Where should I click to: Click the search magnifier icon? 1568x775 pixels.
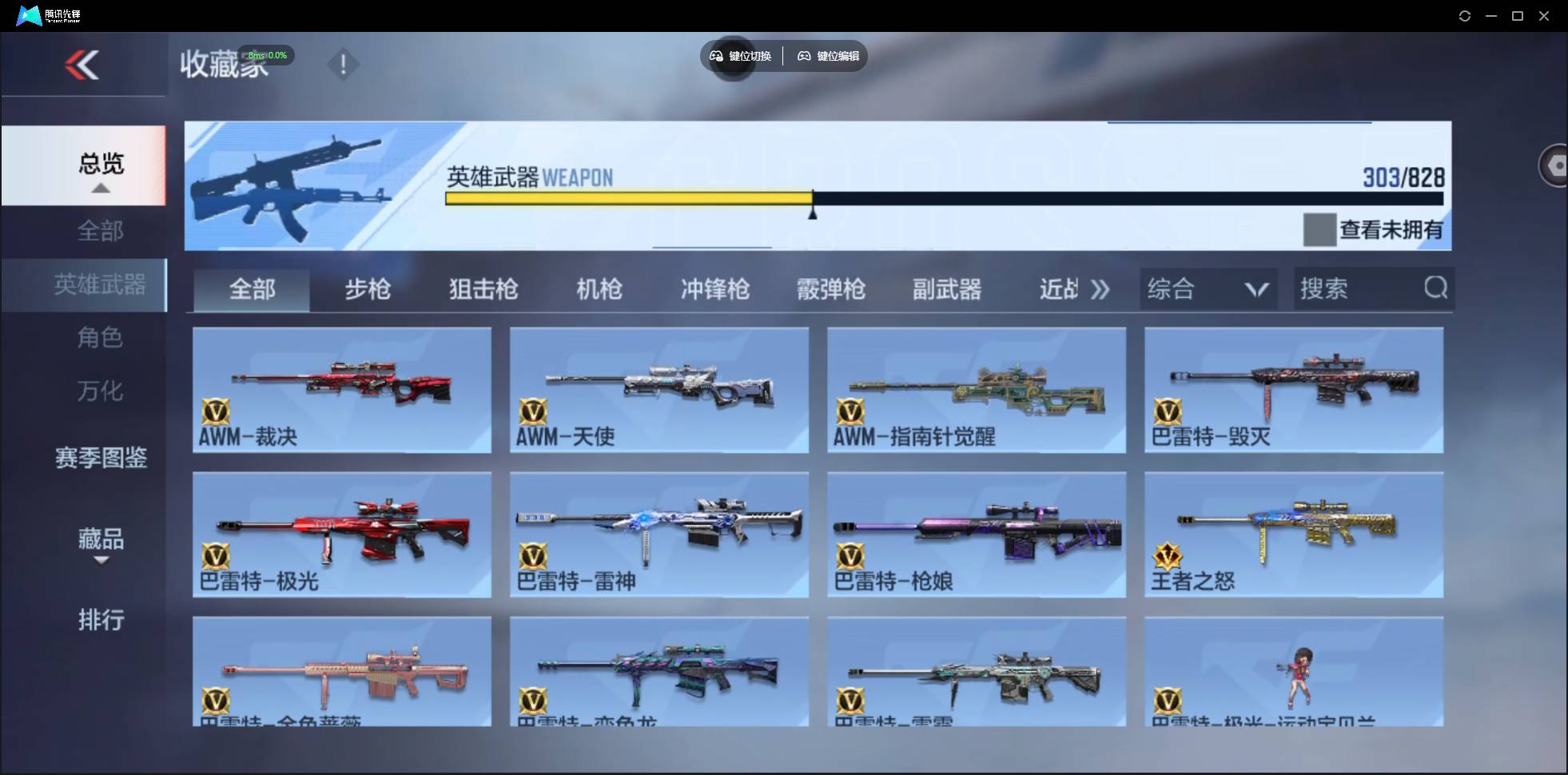pos(1436,288)
